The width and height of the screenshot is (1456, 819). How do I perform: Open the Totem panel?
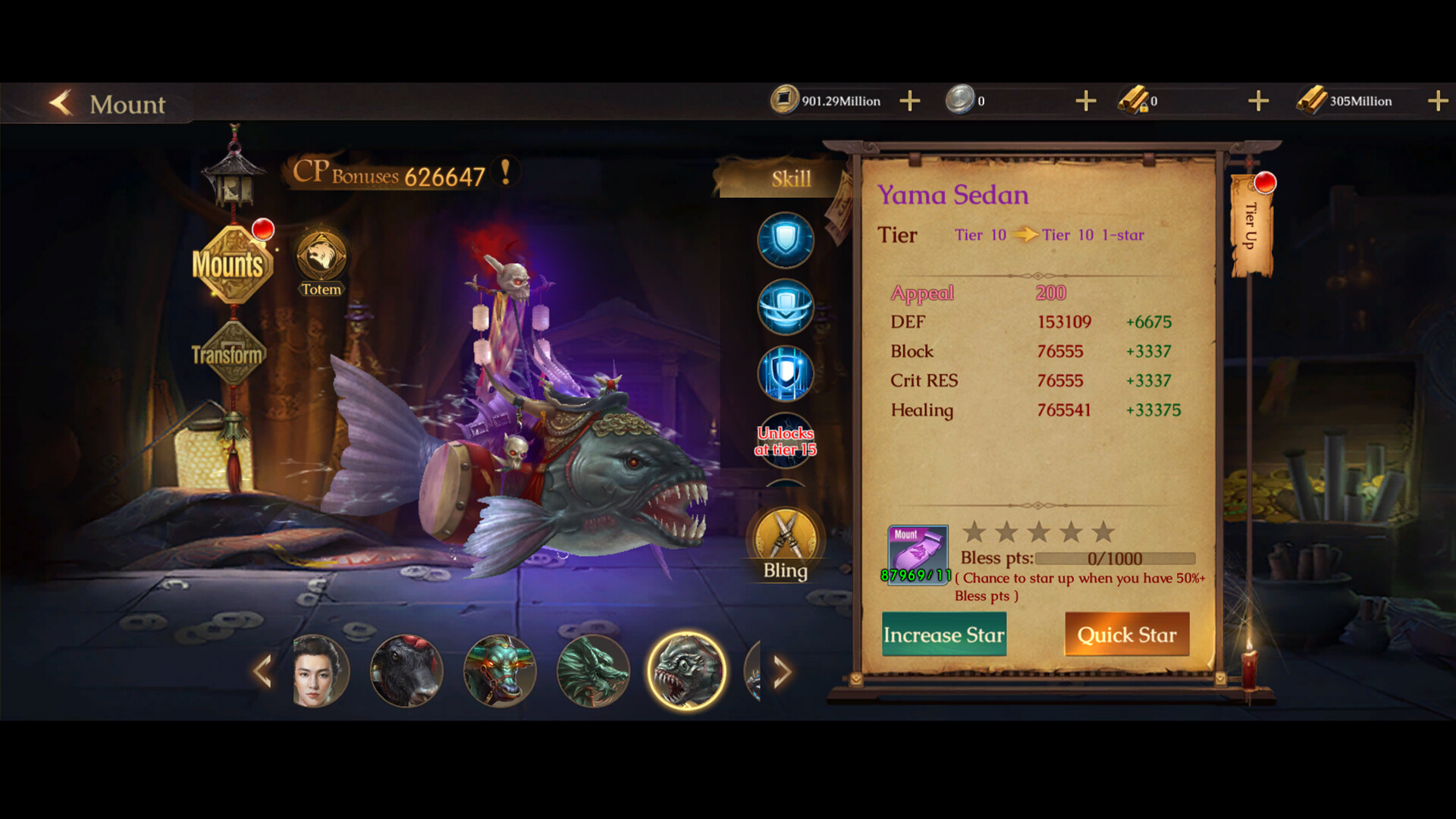pos(321,262)
